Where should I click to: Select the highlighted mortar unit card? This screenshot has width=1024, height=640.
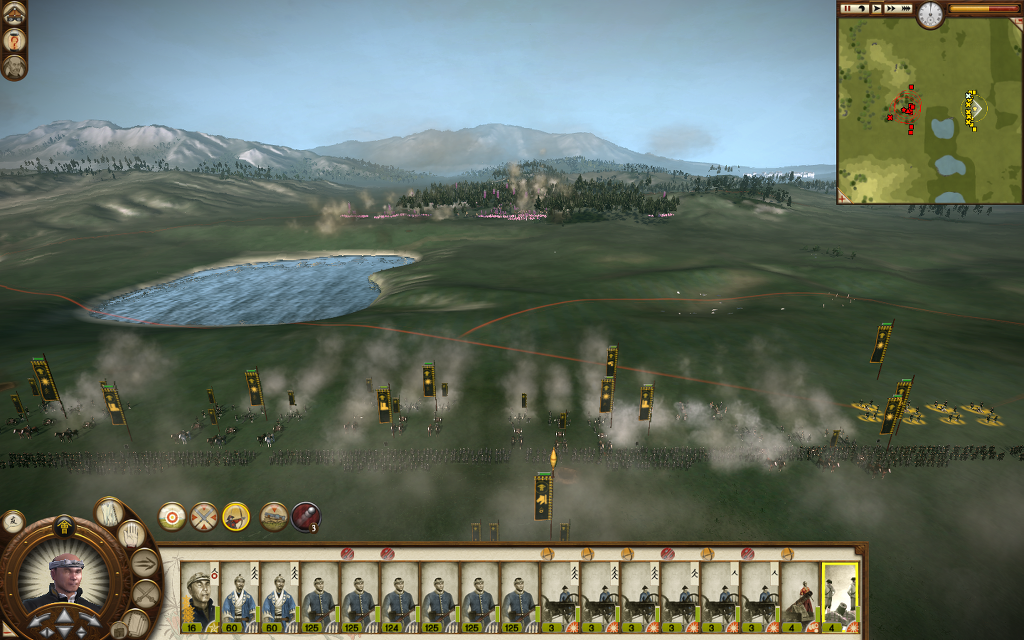pos(840,598)
